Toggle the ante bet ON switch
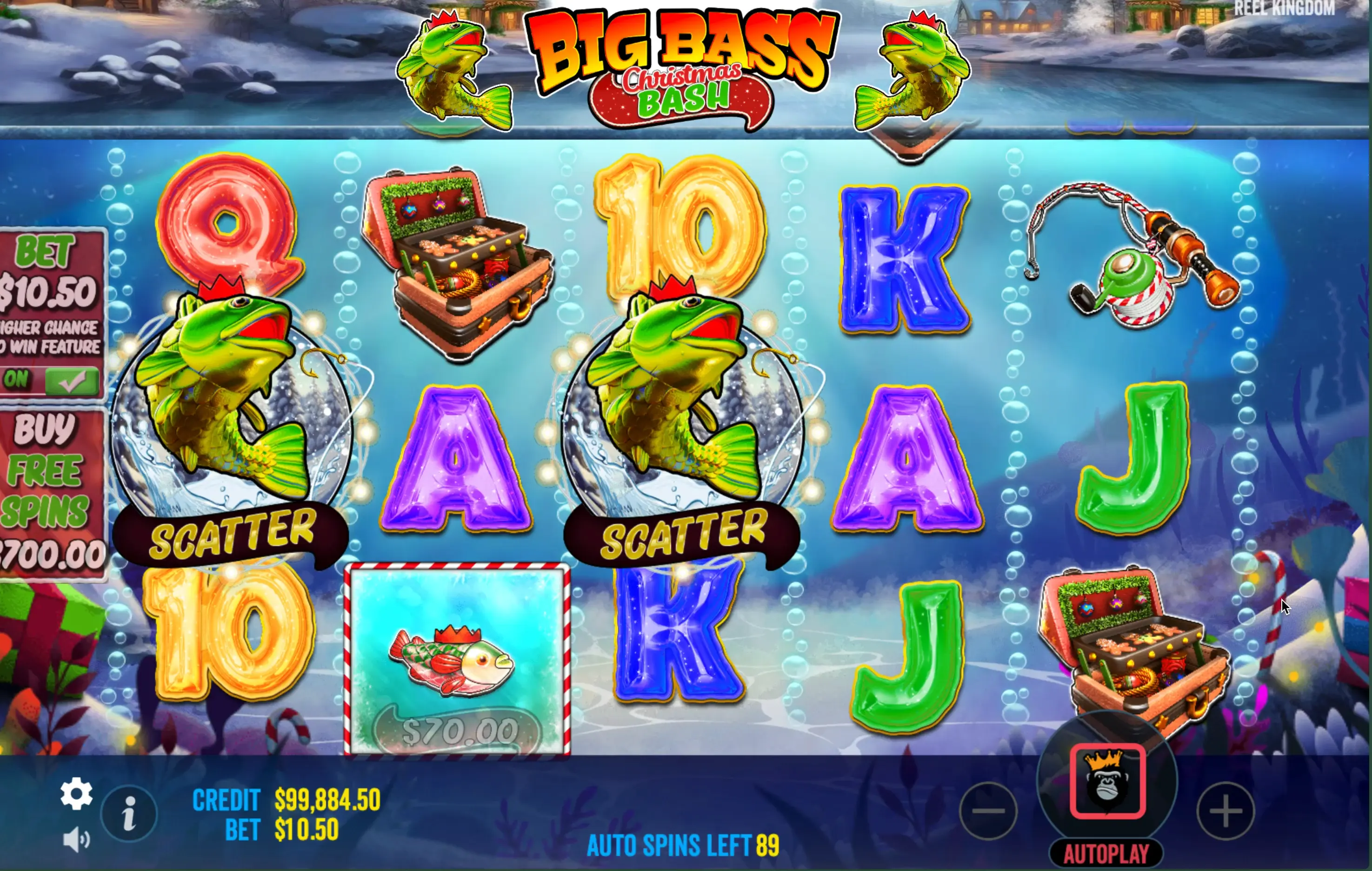Image resolution: width=1372 pixels, height=871 pixels. coord(51,380)
